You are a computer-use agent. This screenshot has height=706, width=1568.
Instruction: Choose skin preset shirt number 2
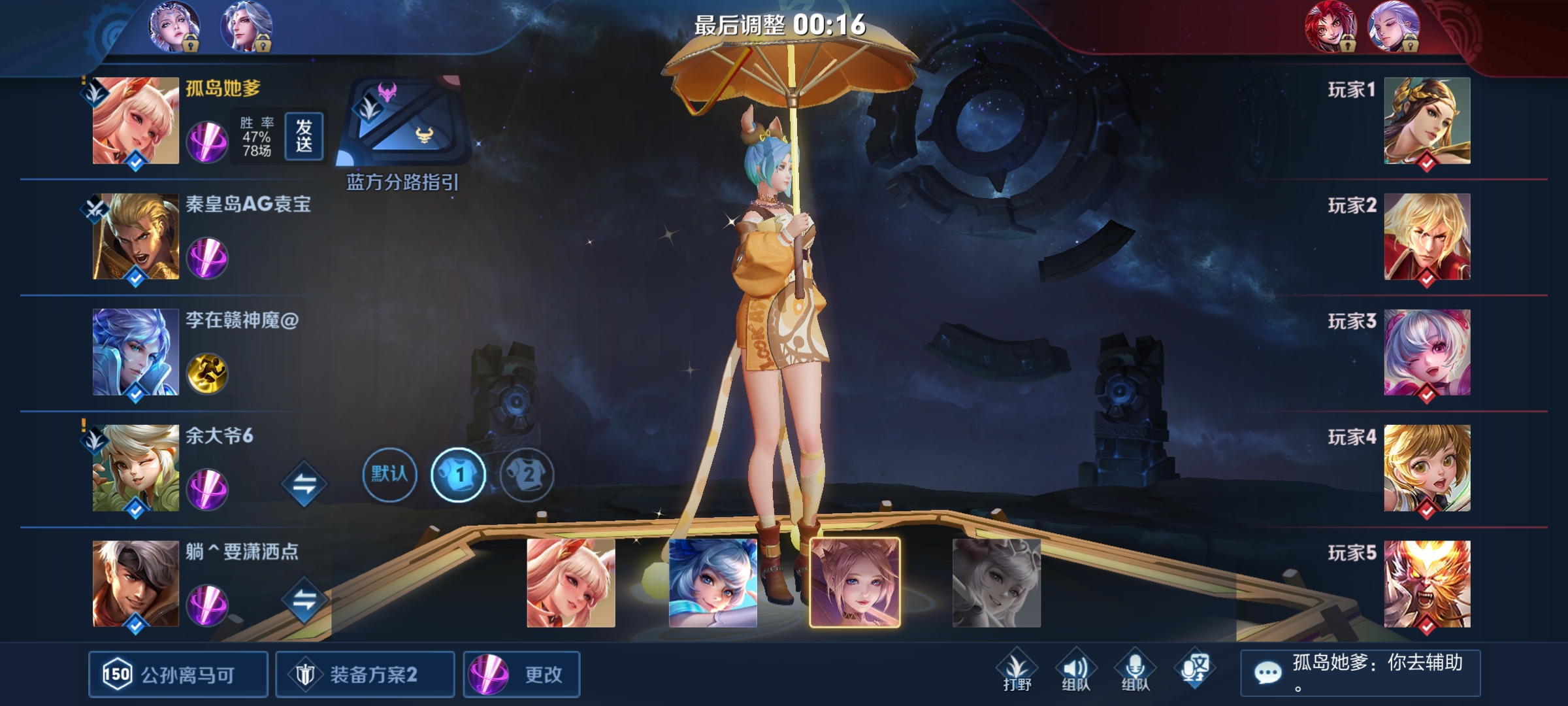527,474
